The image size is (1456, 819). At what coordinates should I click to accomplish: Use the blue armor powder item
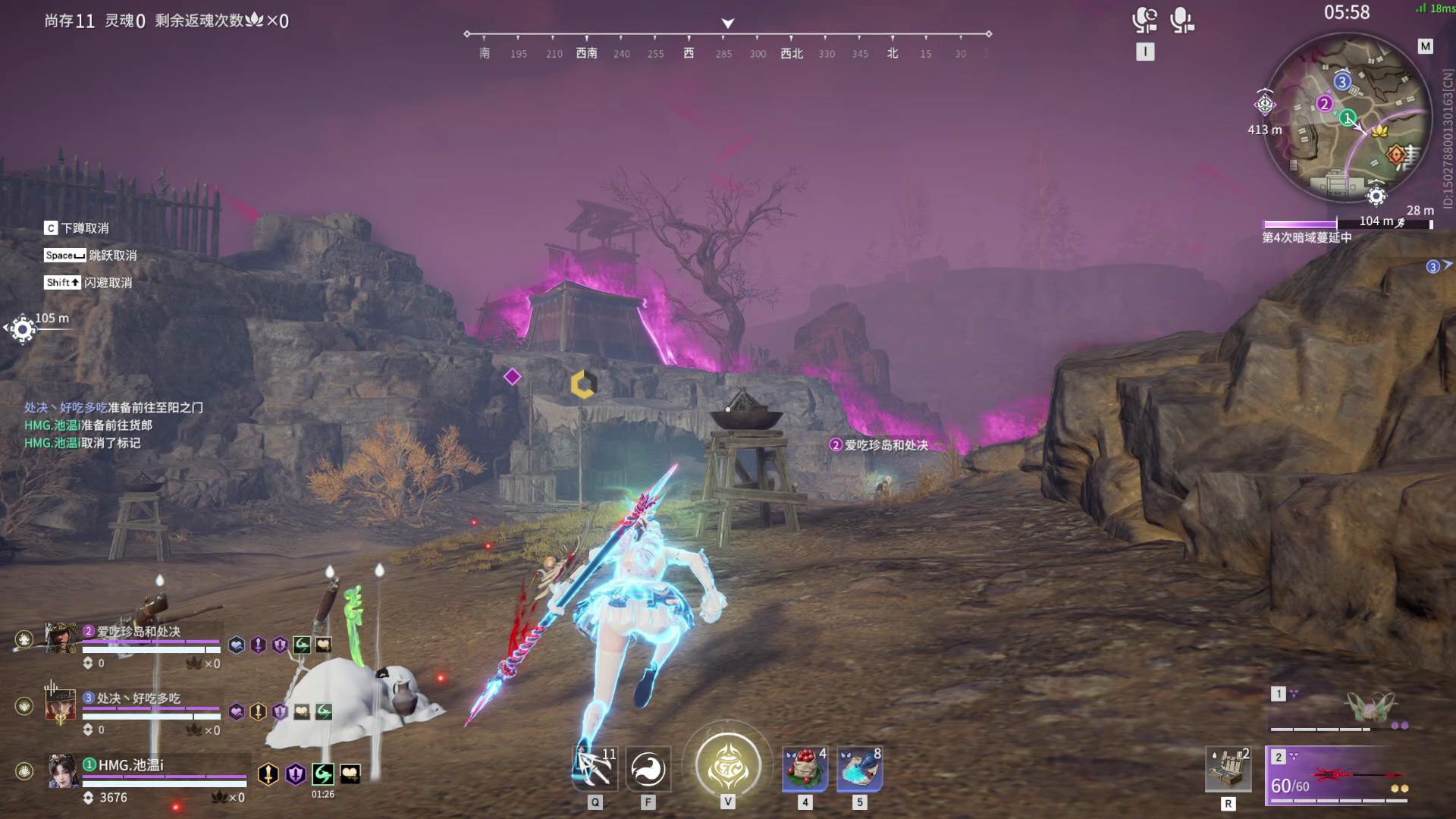coord(859,769)
